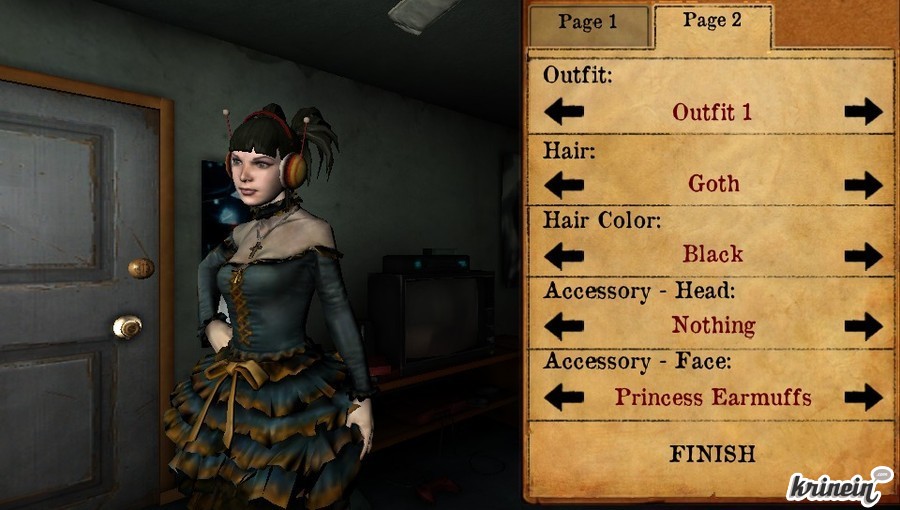Click the left arrow for Outfit
Image resolution: width=900 pixels, height=510 pixels.
(564, 111)
